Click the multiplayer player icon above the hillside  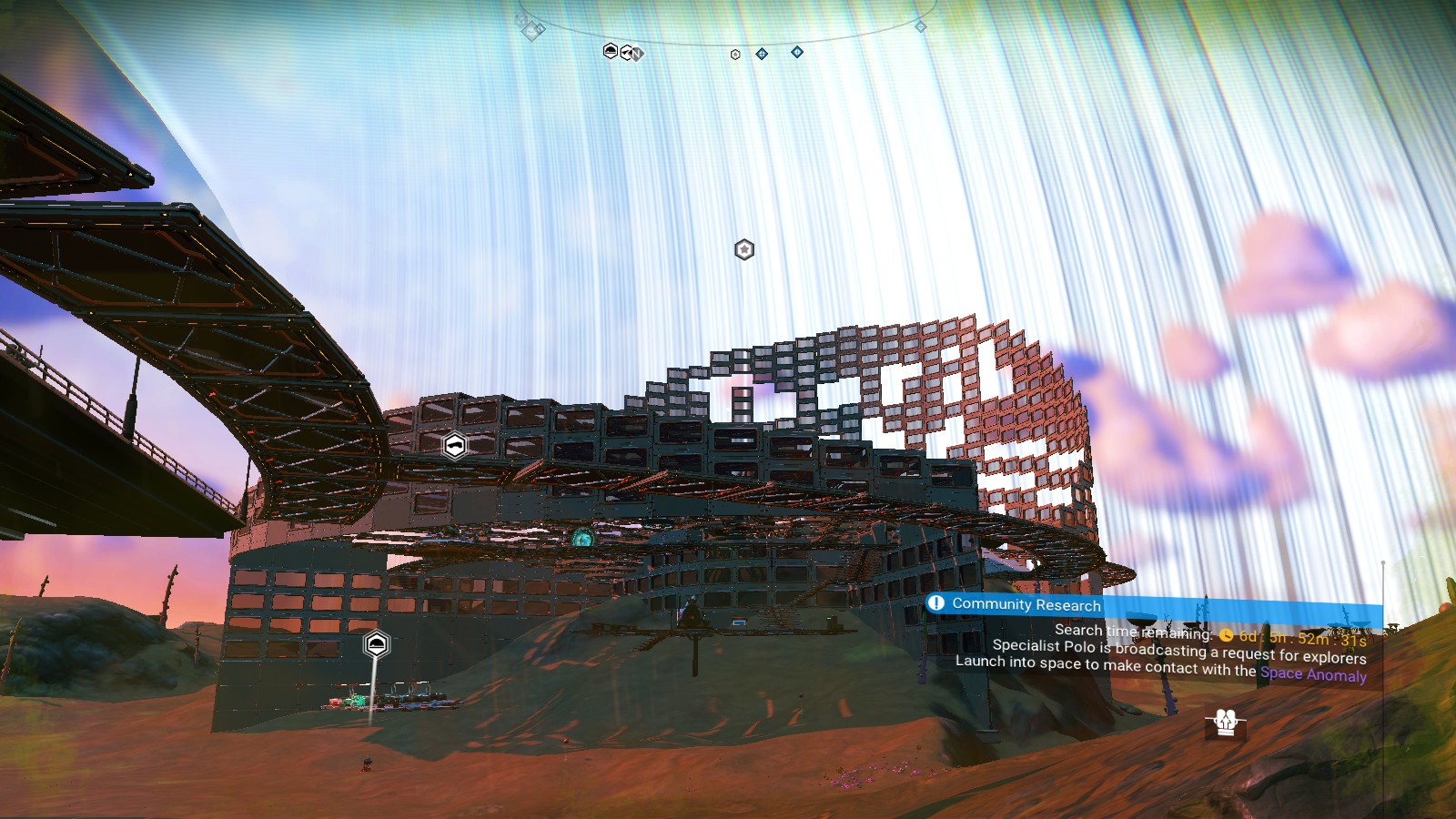point(1224,723)
